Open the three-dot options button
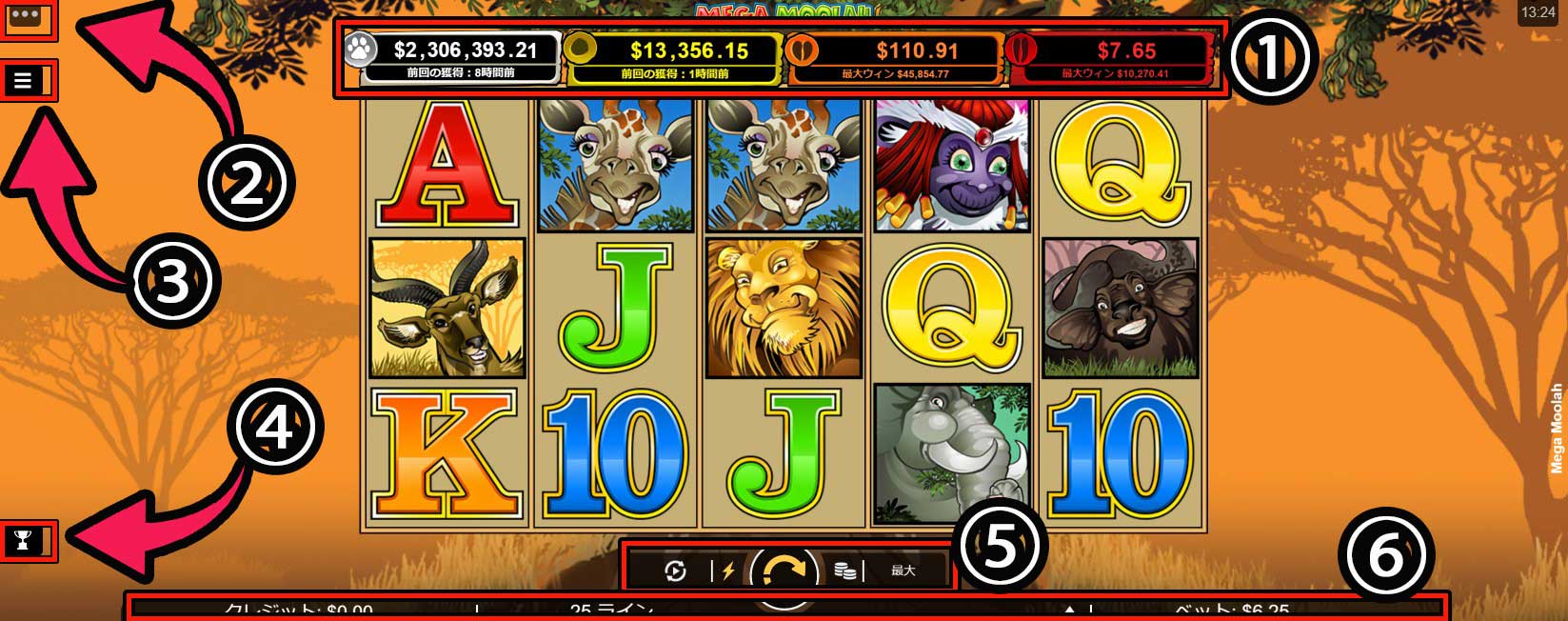The height and width of the screenshot is (621, 1568). (24, 16)
